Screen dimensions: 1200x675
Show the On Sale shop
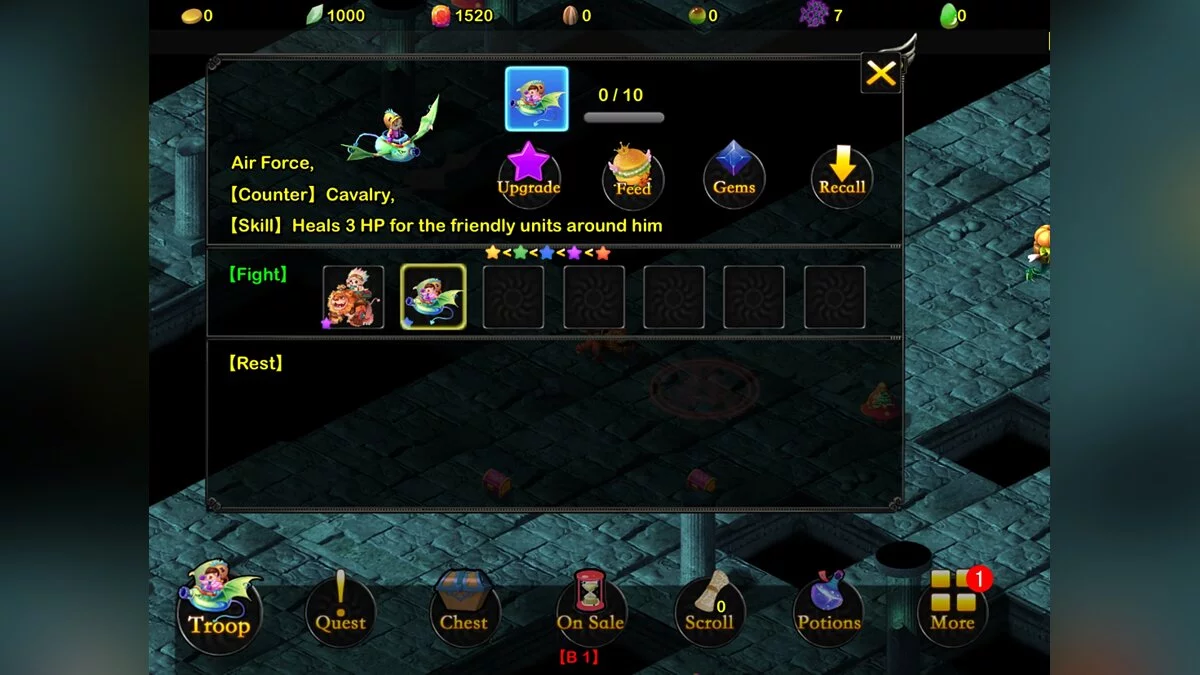click(591, 611)
